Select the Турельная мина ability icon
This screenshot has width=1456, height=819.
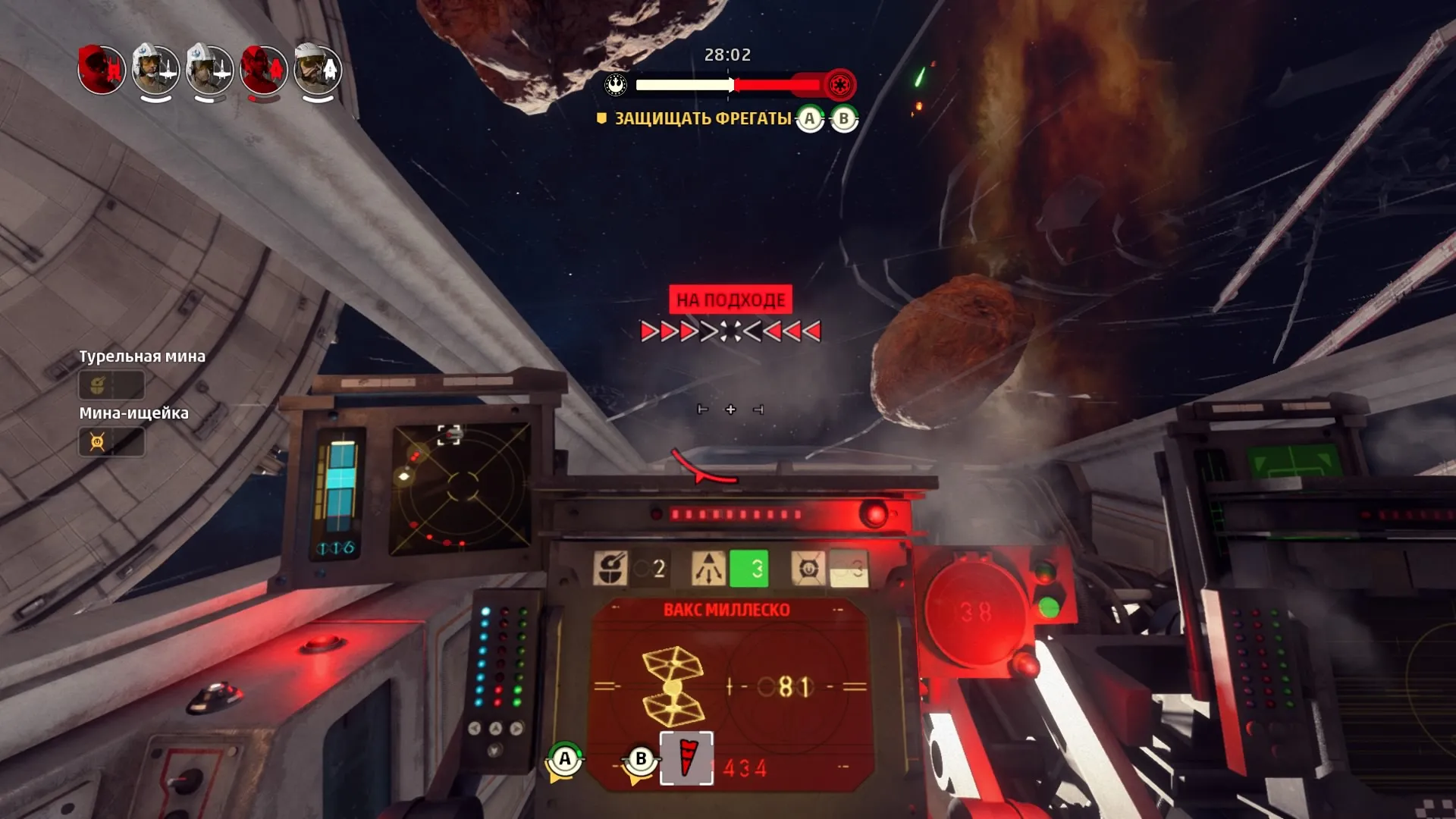pos(98,385)
